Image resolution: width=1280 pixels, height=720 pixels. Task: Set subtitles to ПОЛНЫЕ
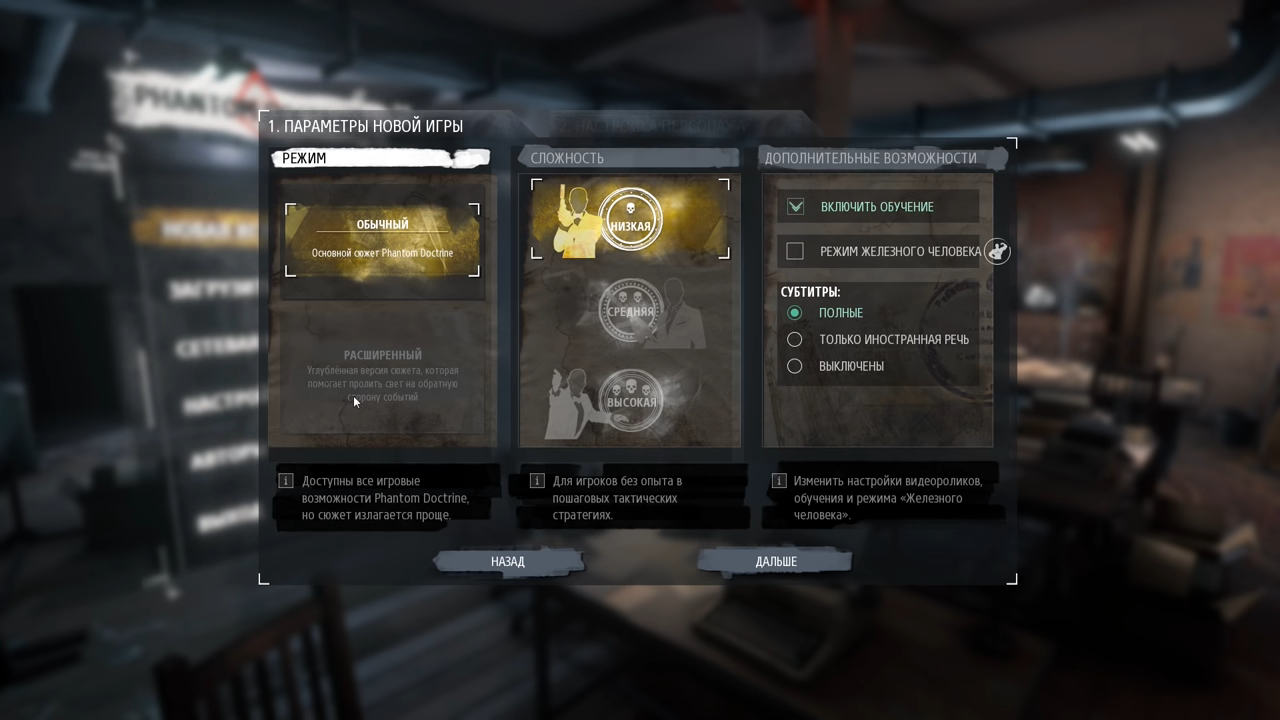(795, 313)
